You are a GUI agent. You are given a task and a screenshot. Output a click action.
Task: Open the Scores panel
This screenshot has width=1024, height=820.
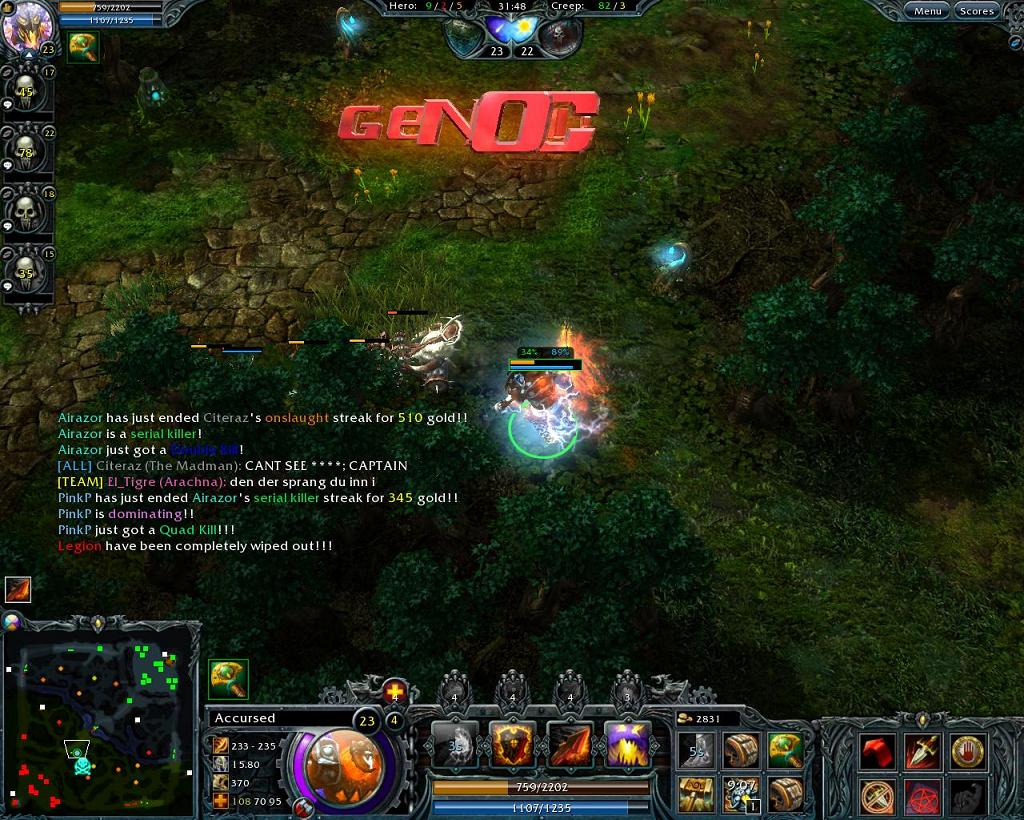point(976,11)
